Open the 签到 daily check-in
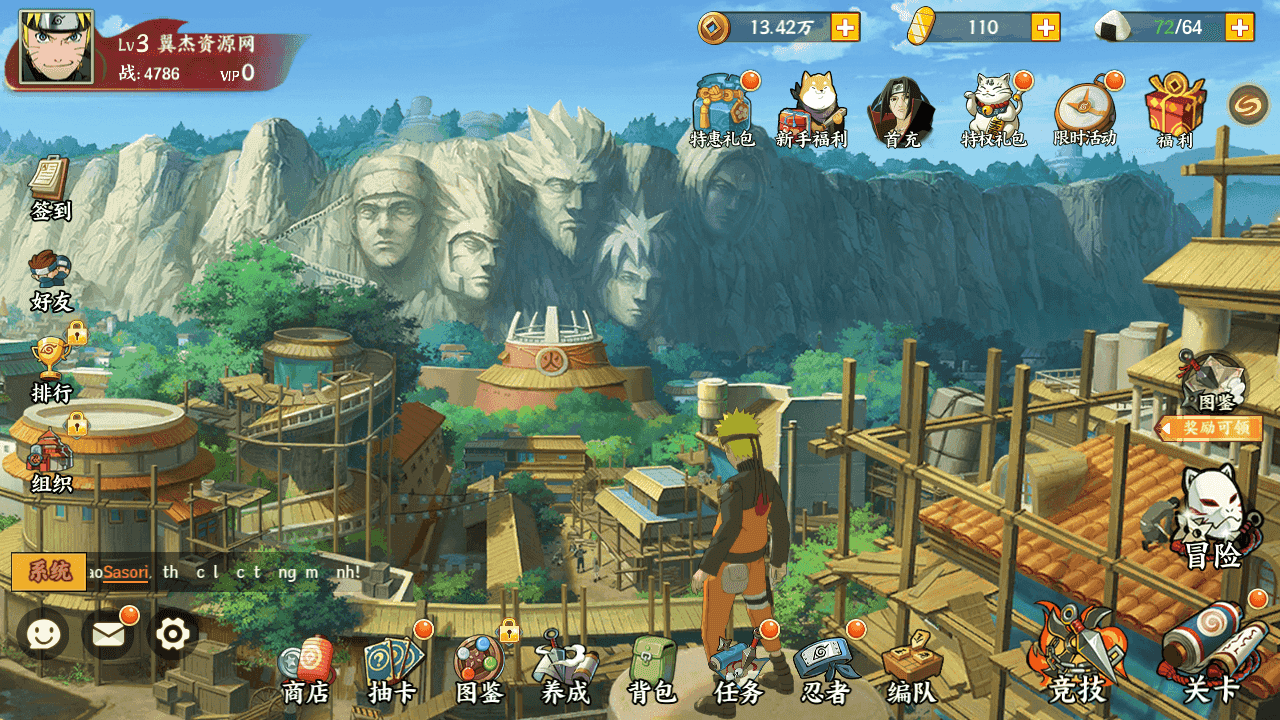 (x=50, y=187)
